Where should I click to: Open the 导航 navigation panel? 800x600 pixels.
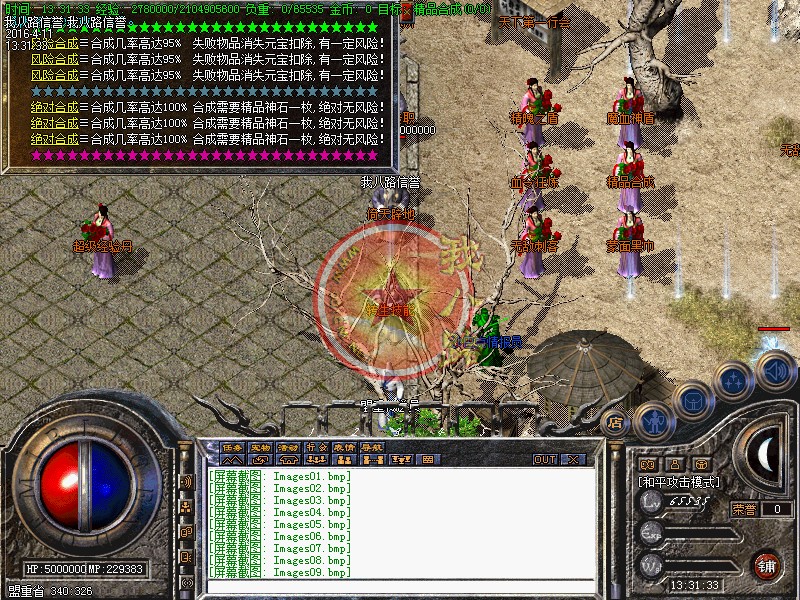pyautogui.click(x=372, y=447)
